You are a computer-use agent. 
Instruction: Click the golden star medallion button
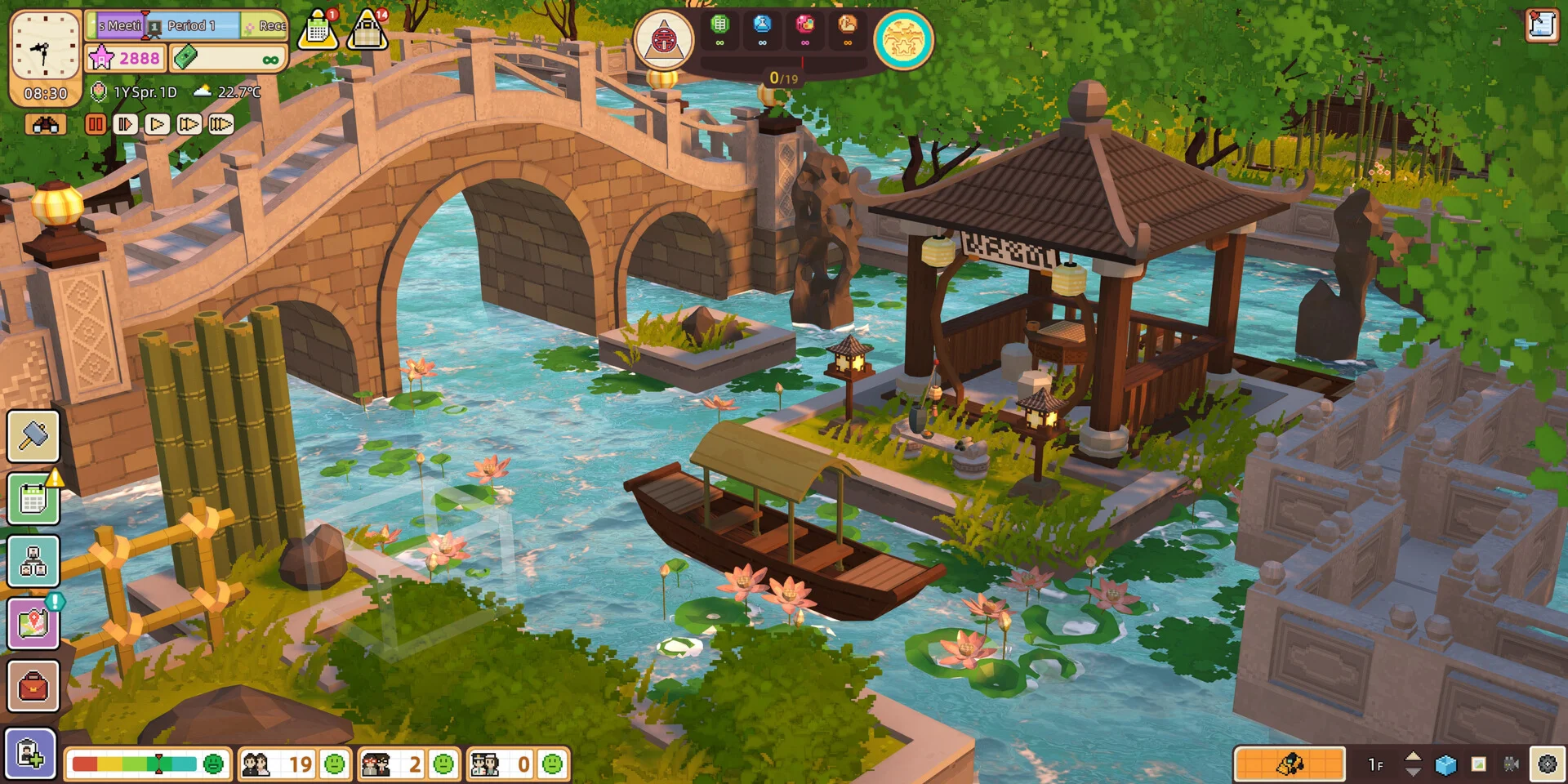[903, 39]
